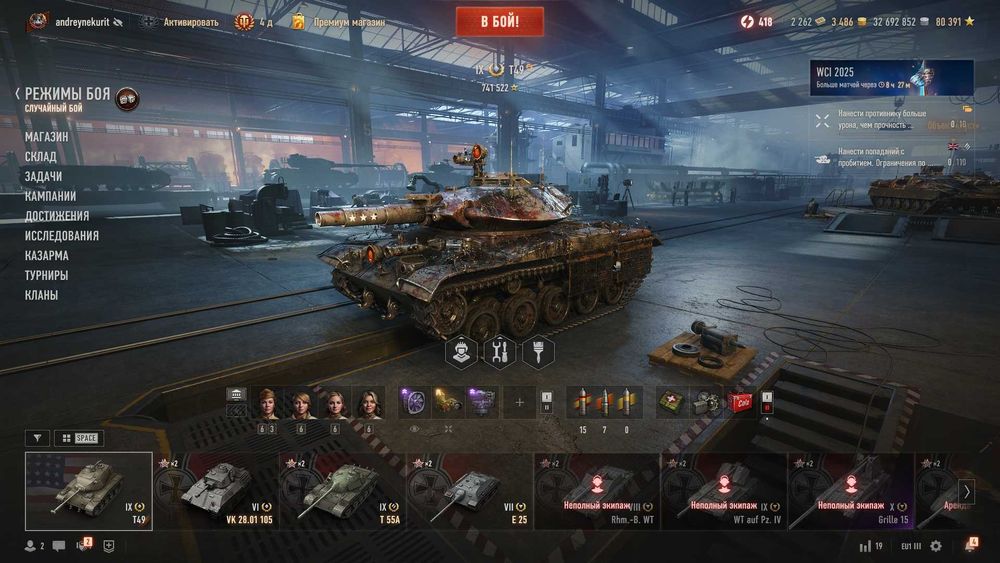Open the СКЛАД menu entry
Screen dimensions: 1000x563
pyautogui.click(x=41, y=156)
